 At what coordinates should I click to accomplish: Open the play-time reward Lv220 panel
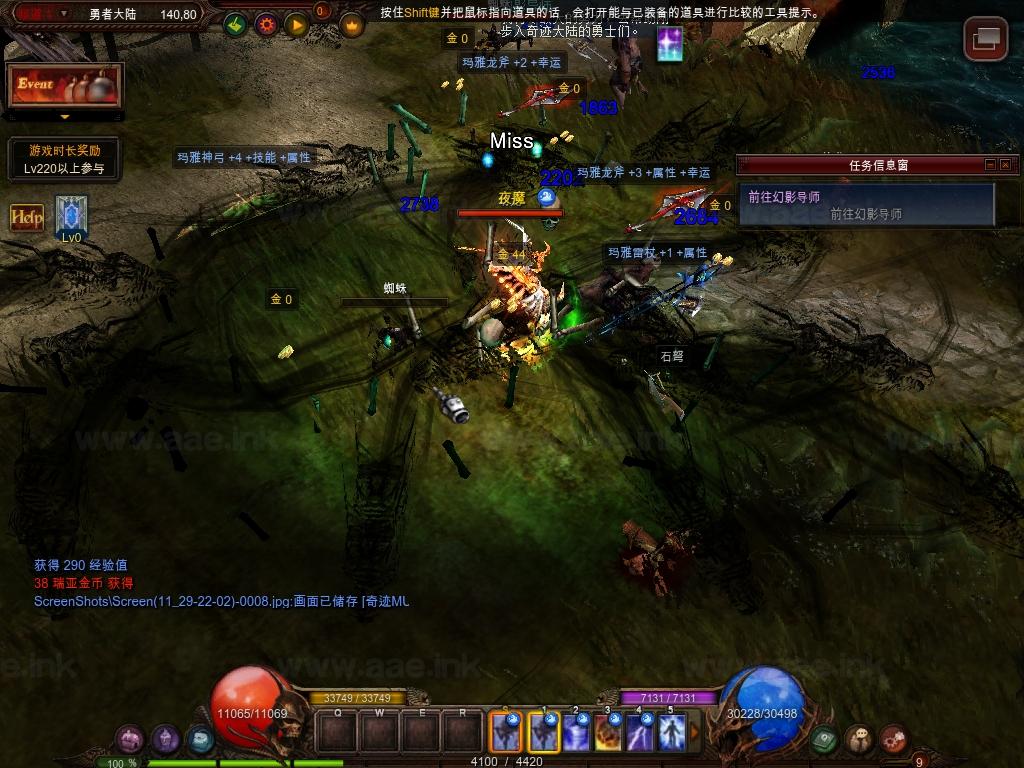click(x=64, y=160)
